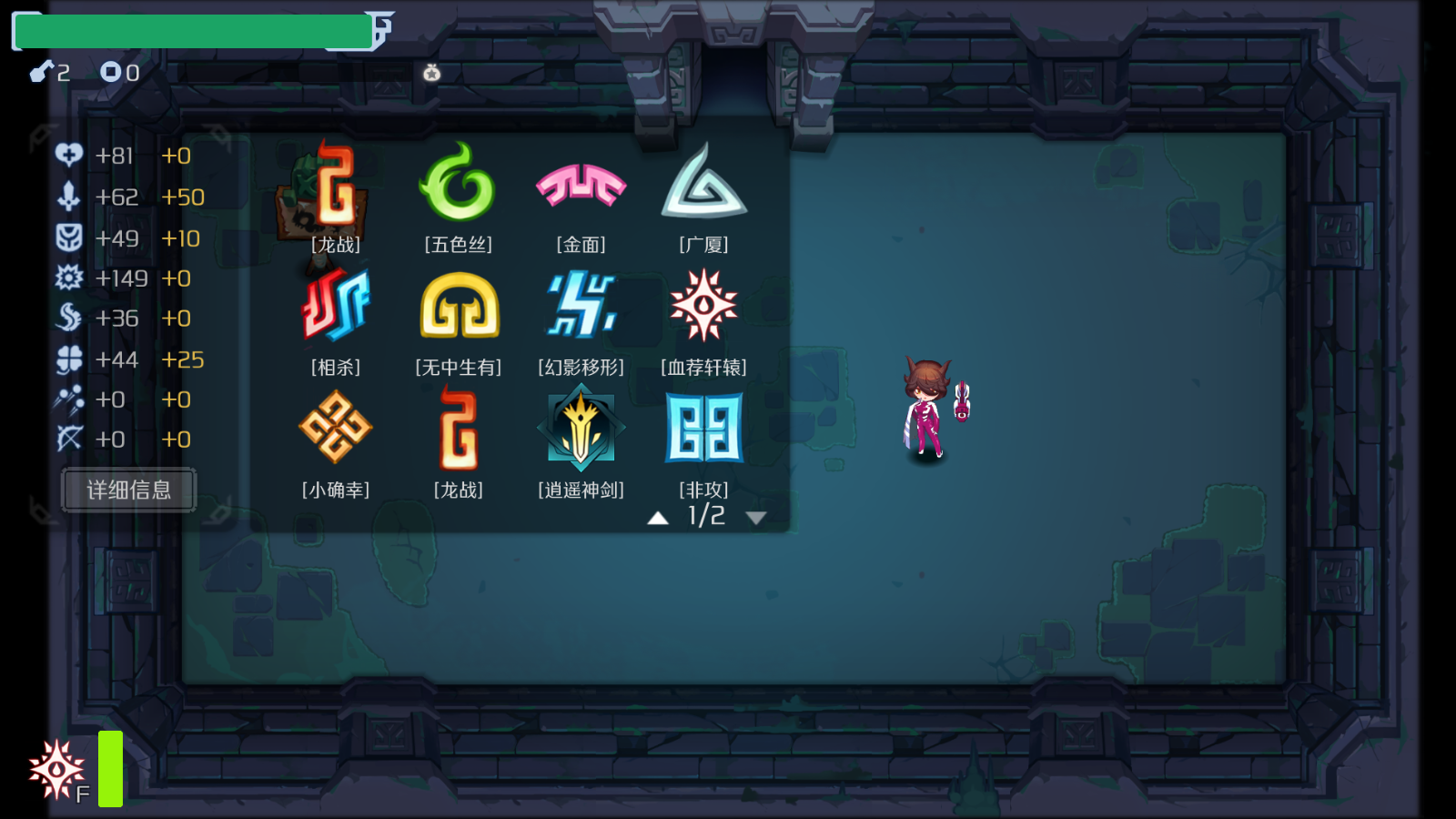Open the 详细信息 details panel
The width and height of the screenshot is (1456, 819).
[x=127, y=490]
